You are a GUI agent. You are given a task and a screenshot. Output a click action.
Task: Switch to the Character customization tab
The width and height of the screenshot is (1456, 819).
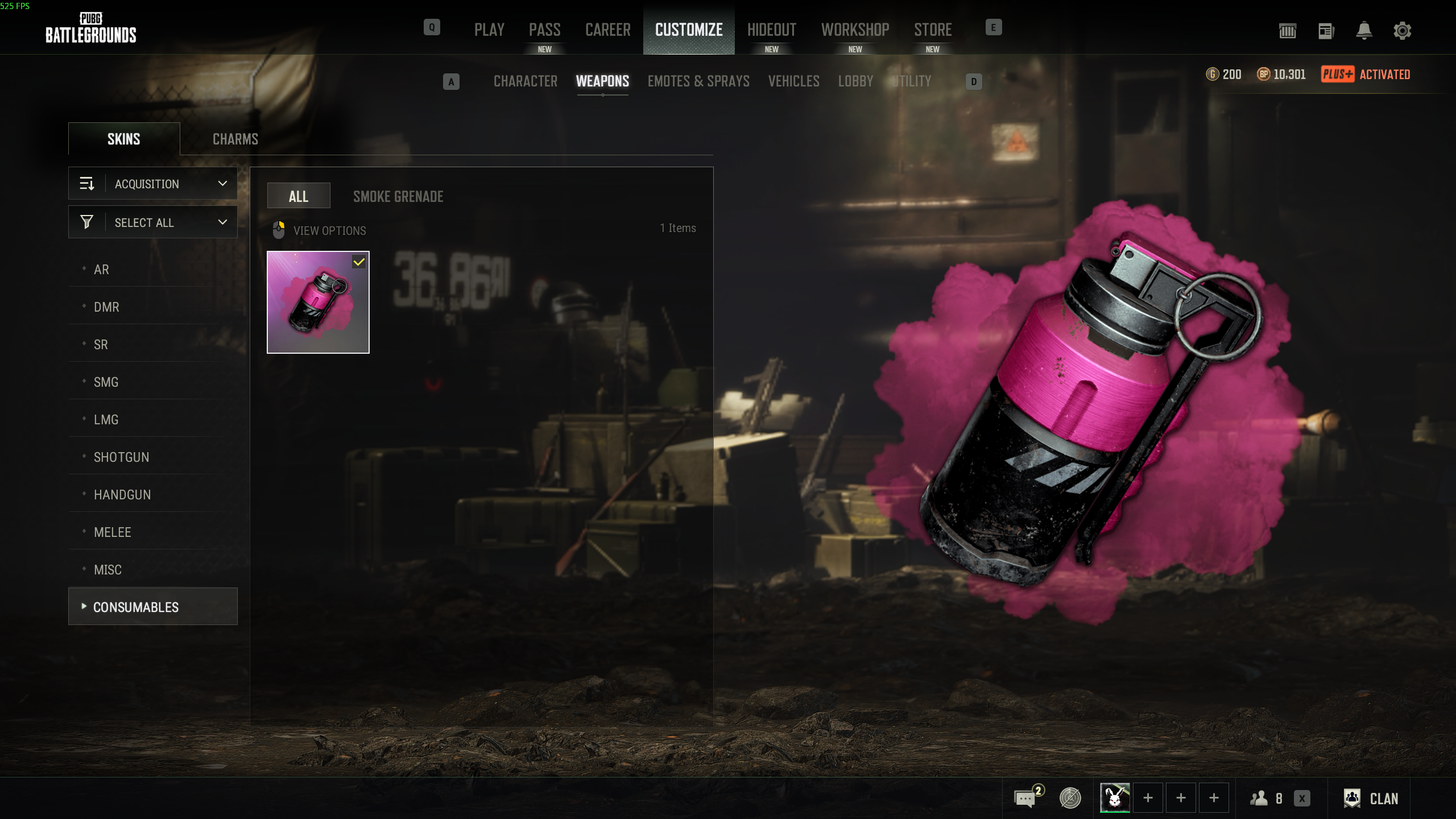tap(526, 81)
